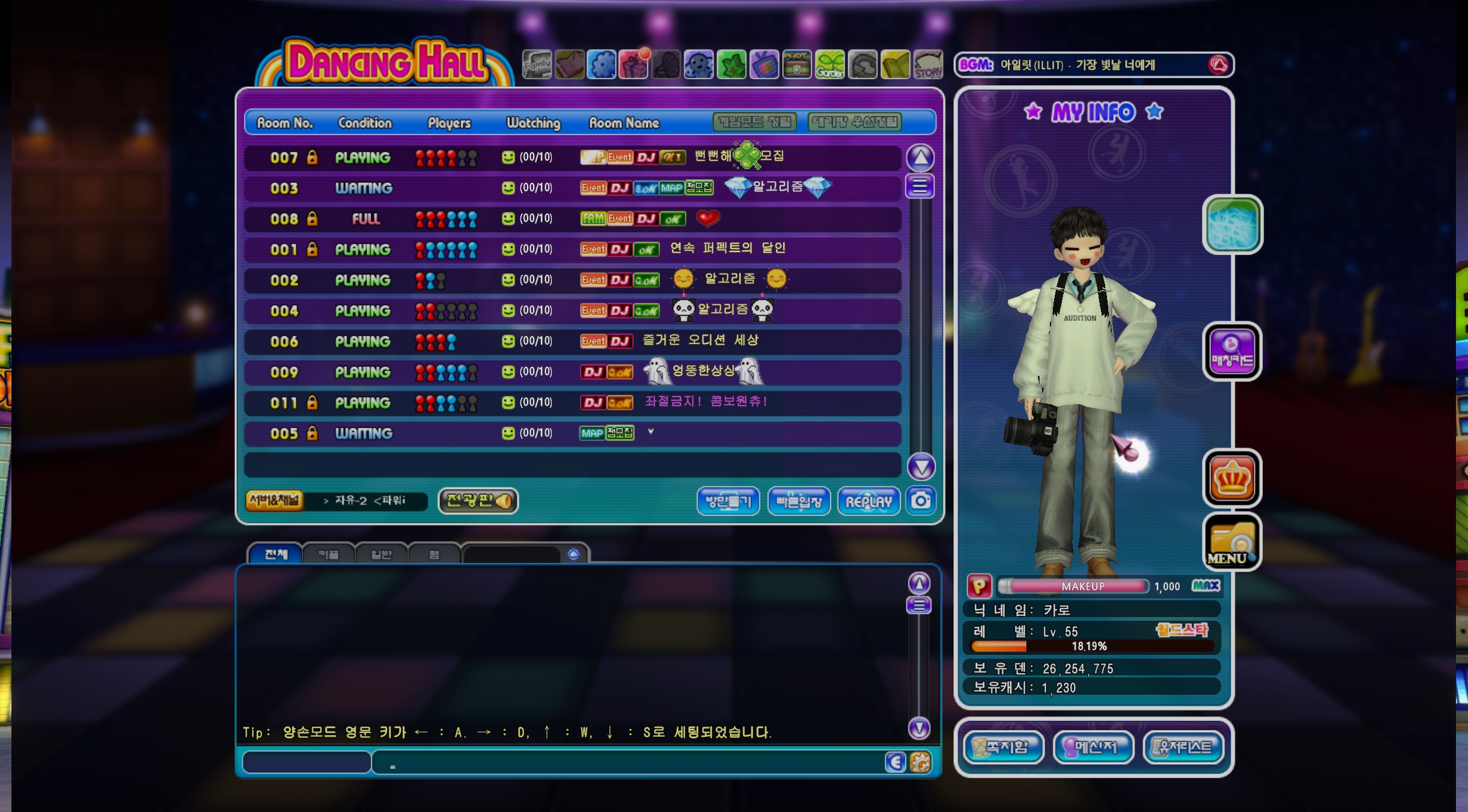Focus the chat message input field
The height and width of the screenshot is (812, 1468).
pos(626,763)
